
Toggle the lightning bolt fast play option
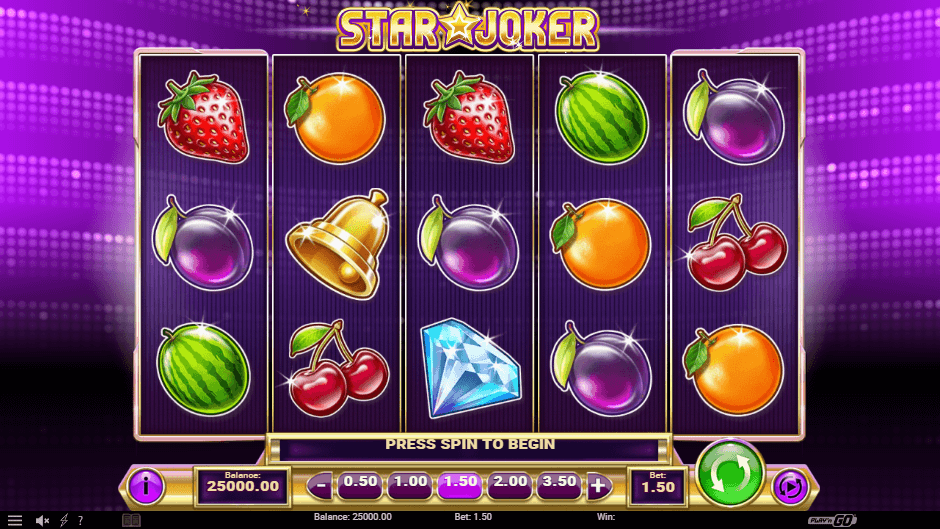point(64,520)
